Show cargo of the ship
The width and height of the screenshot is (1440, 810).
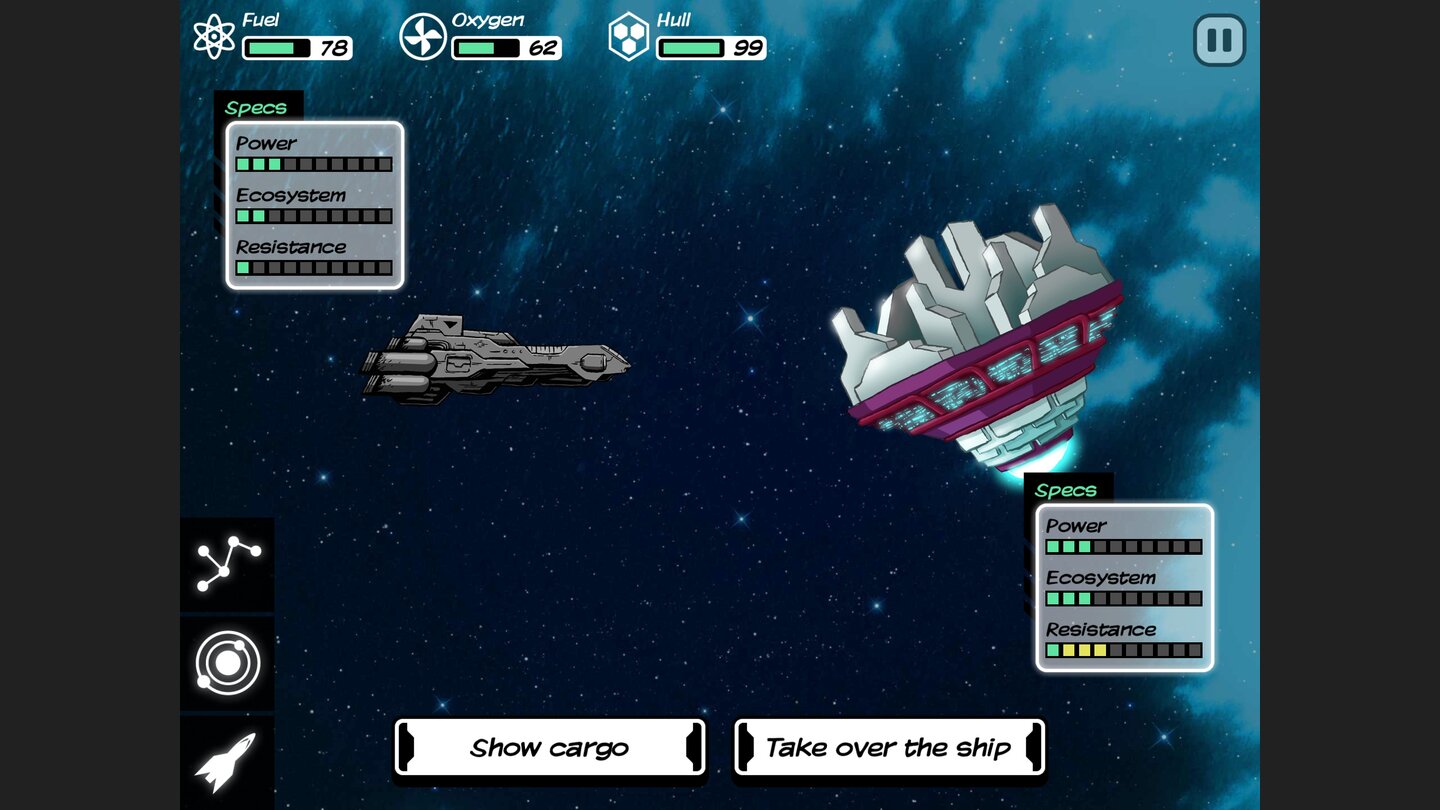tap(549, 748)
